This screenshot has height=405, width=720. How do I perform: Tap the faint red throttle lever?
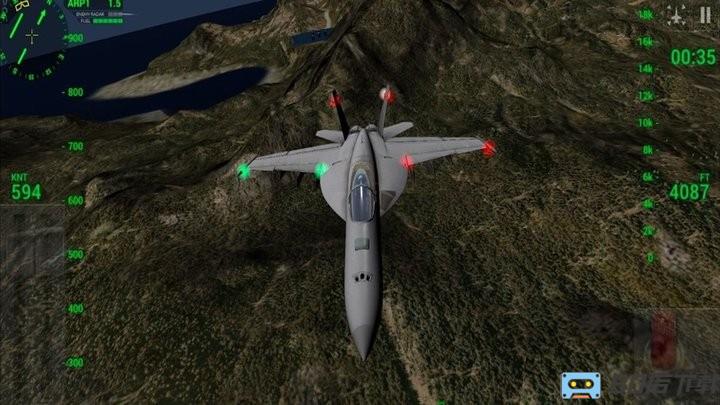[664, 336]
